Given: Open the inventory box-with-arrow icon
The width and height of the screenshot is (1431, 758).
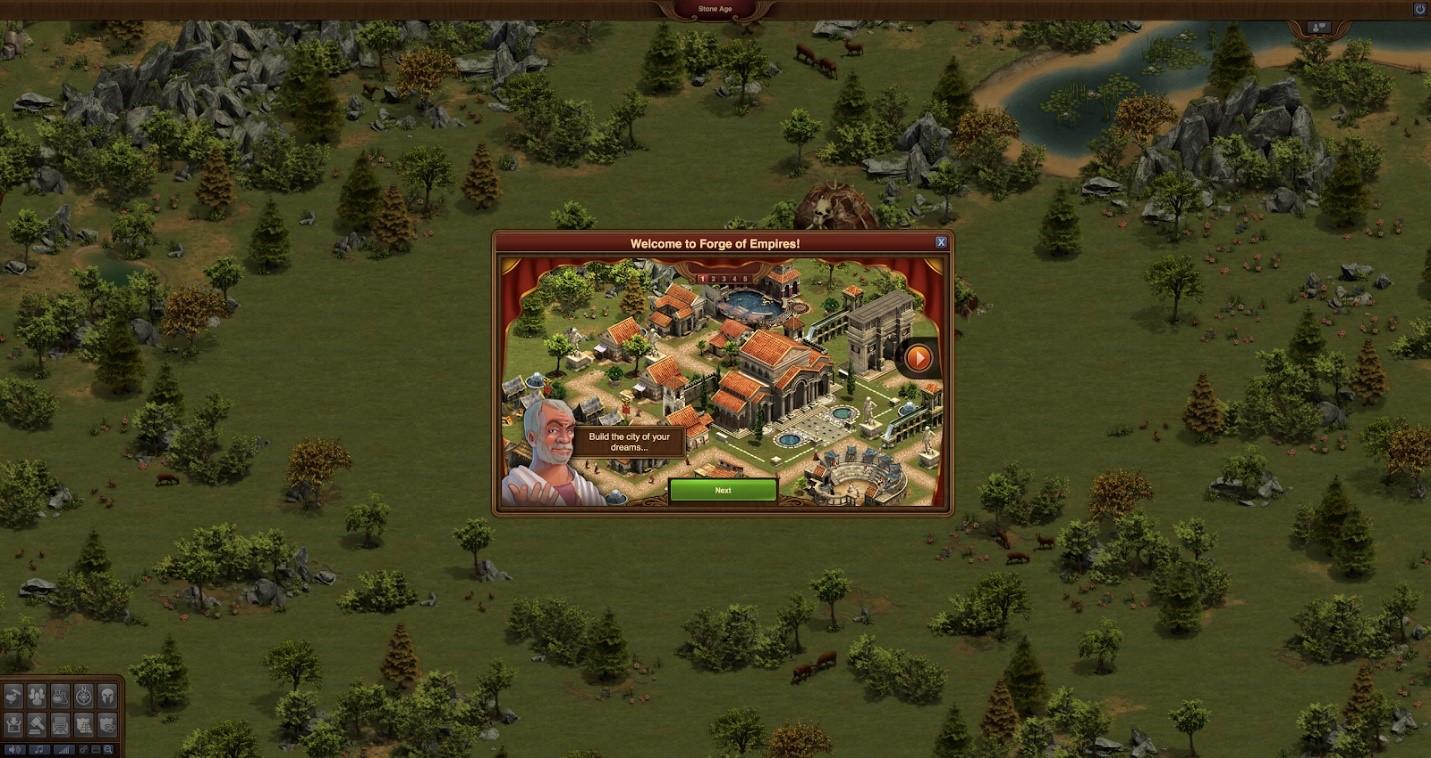Looking at the screenshot, I should (x=14, y=724).
